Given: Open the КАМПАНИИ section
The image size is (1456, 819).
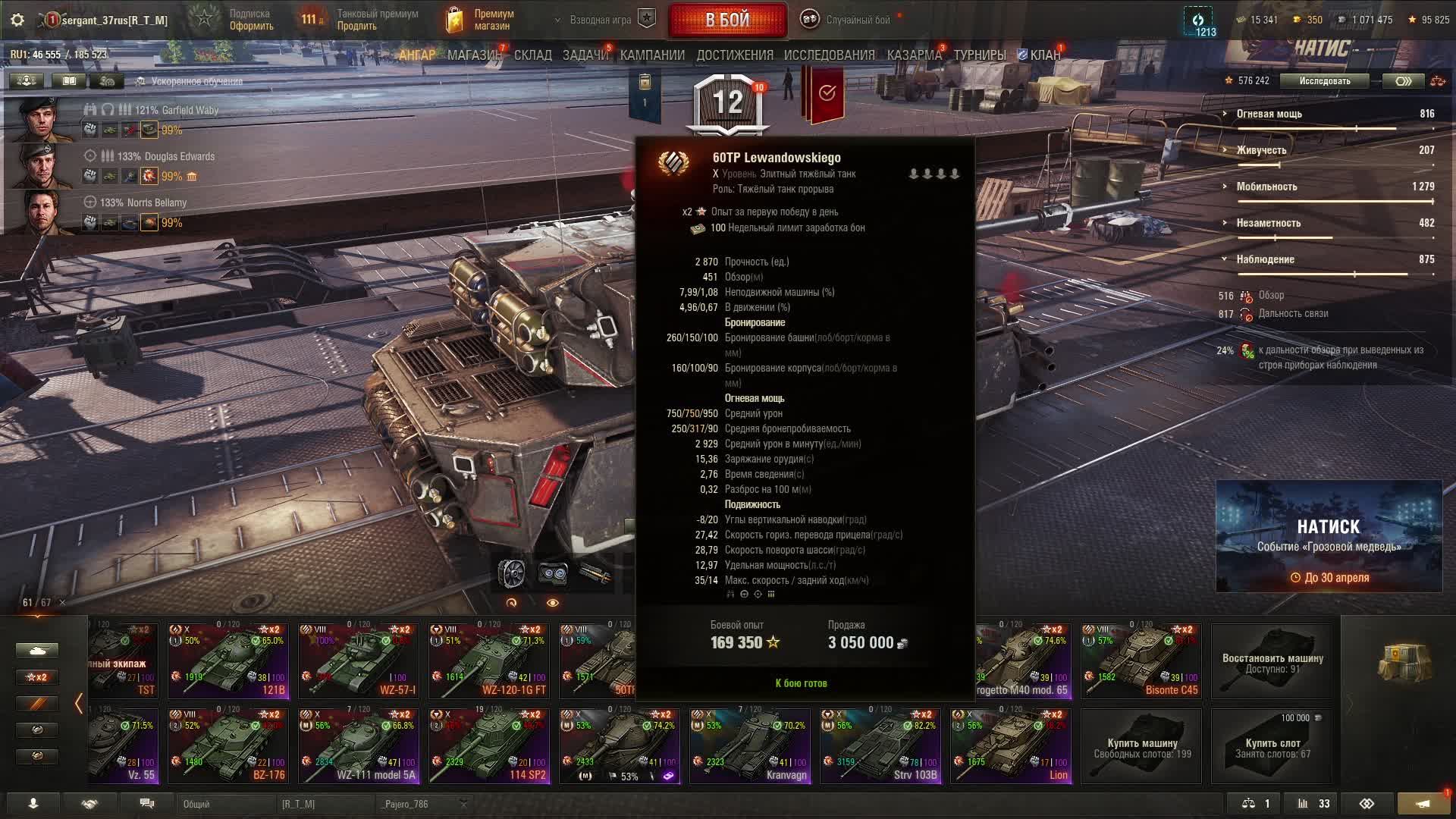Looking at the screenshot, I should click(x=652, y=55).
